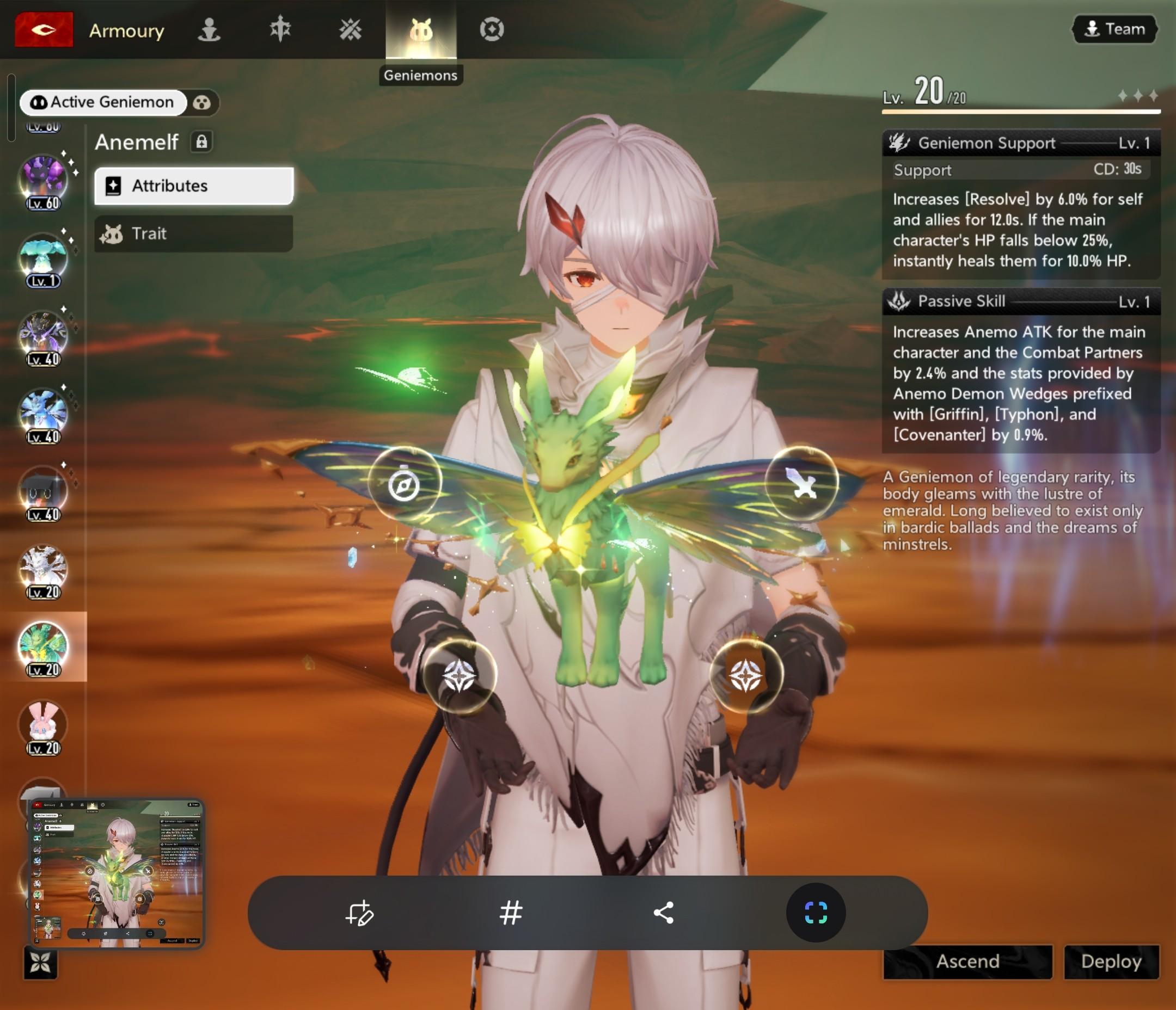
Task: Ascend the Anemelf geniemon
Action: coord(967,961)
